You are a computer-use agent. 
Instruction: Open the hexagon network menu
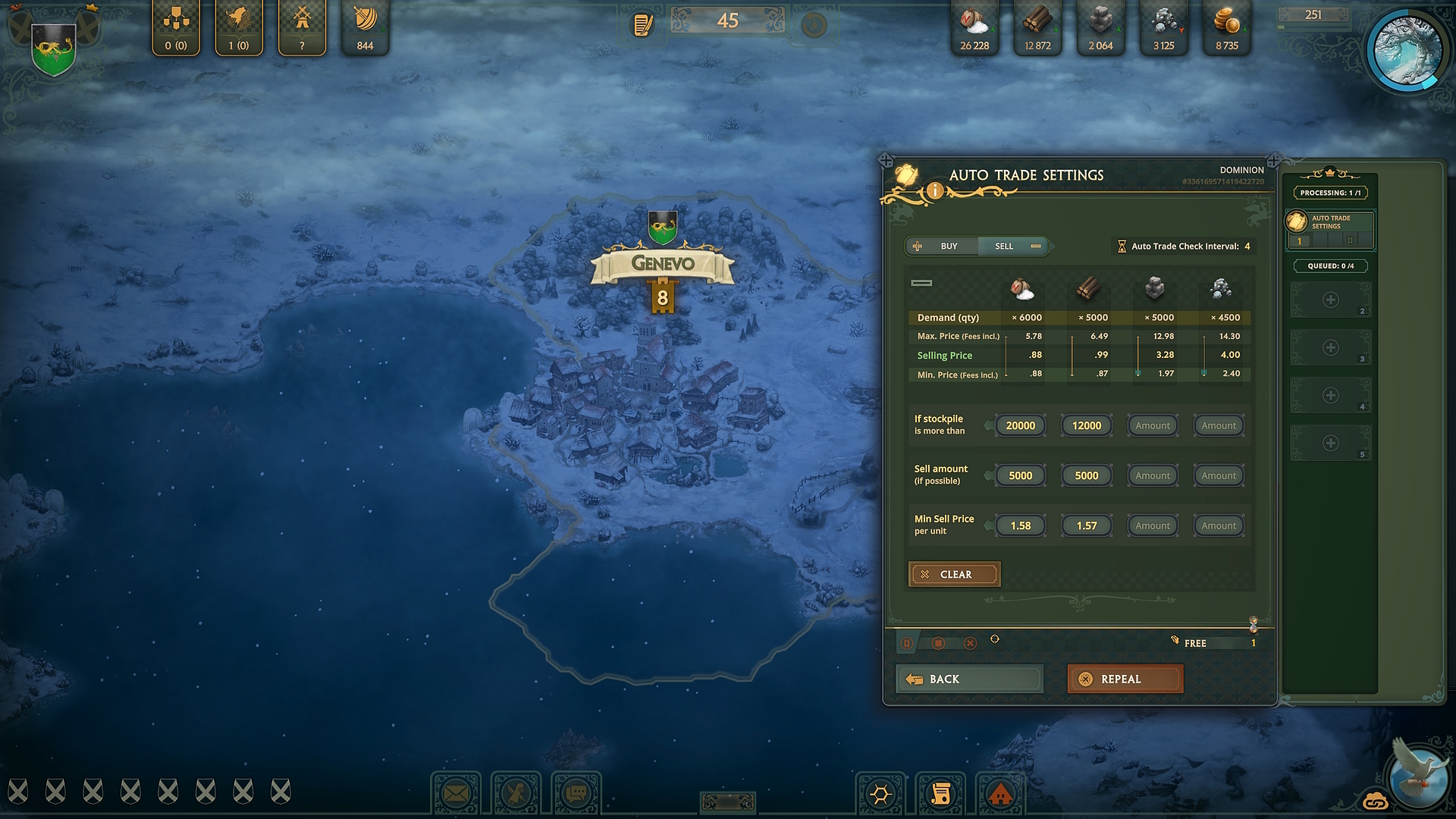click(880, 794)
